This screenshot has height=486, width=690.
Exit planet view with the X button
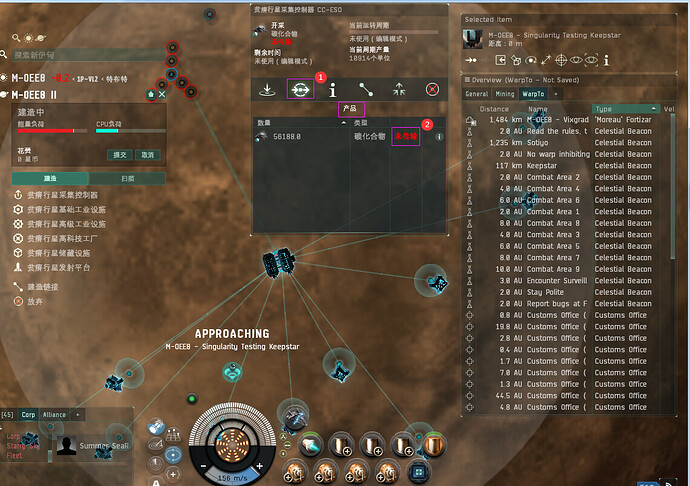pyautogui.click(x=162, y=95)
